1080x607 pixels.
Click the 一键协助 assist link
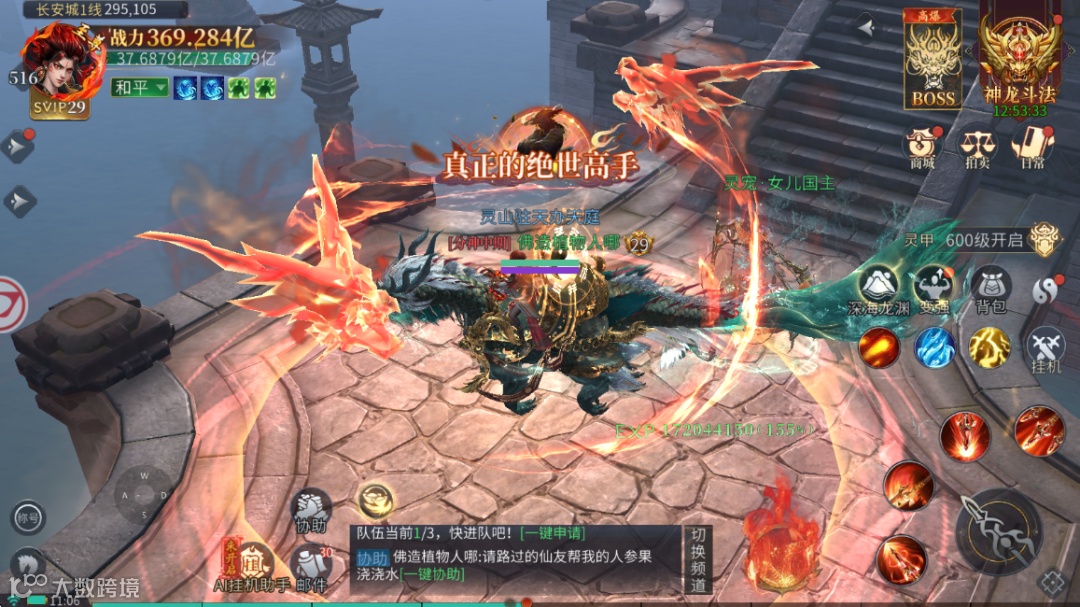tap(432, 574)
